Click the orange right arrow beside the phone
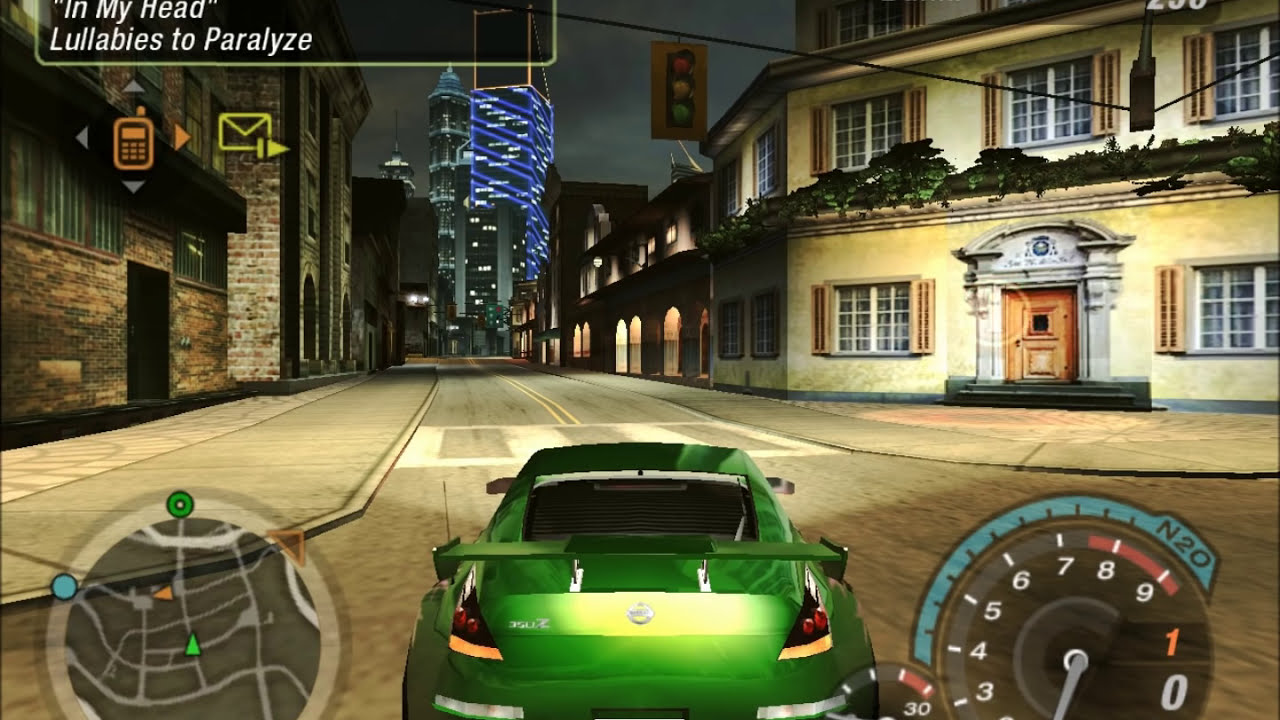Screen dimensions: 1280x720 [181, 137]
